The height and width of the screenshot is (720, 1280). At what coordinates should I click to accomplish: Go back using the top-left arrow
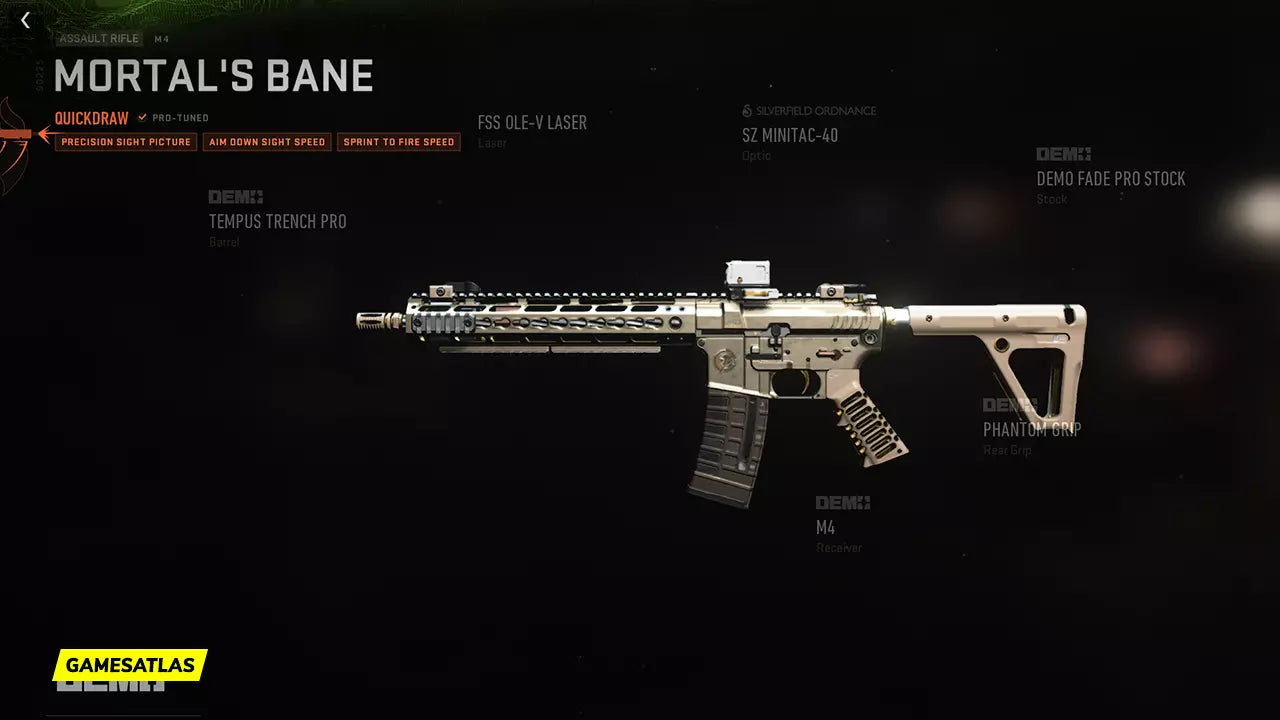tap(25, 20)
